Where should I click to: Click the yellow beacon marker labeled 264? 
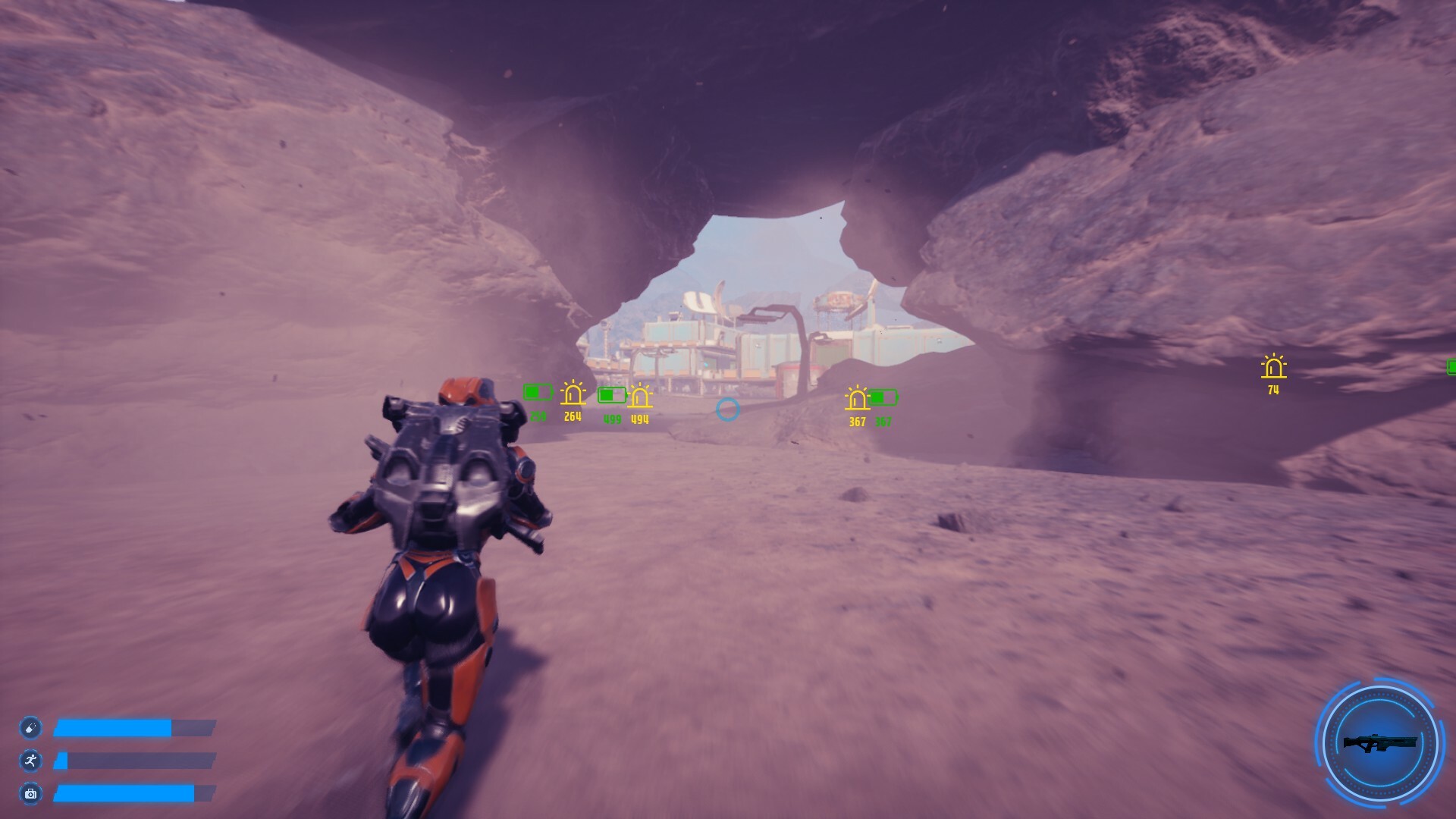click(573, 394)
